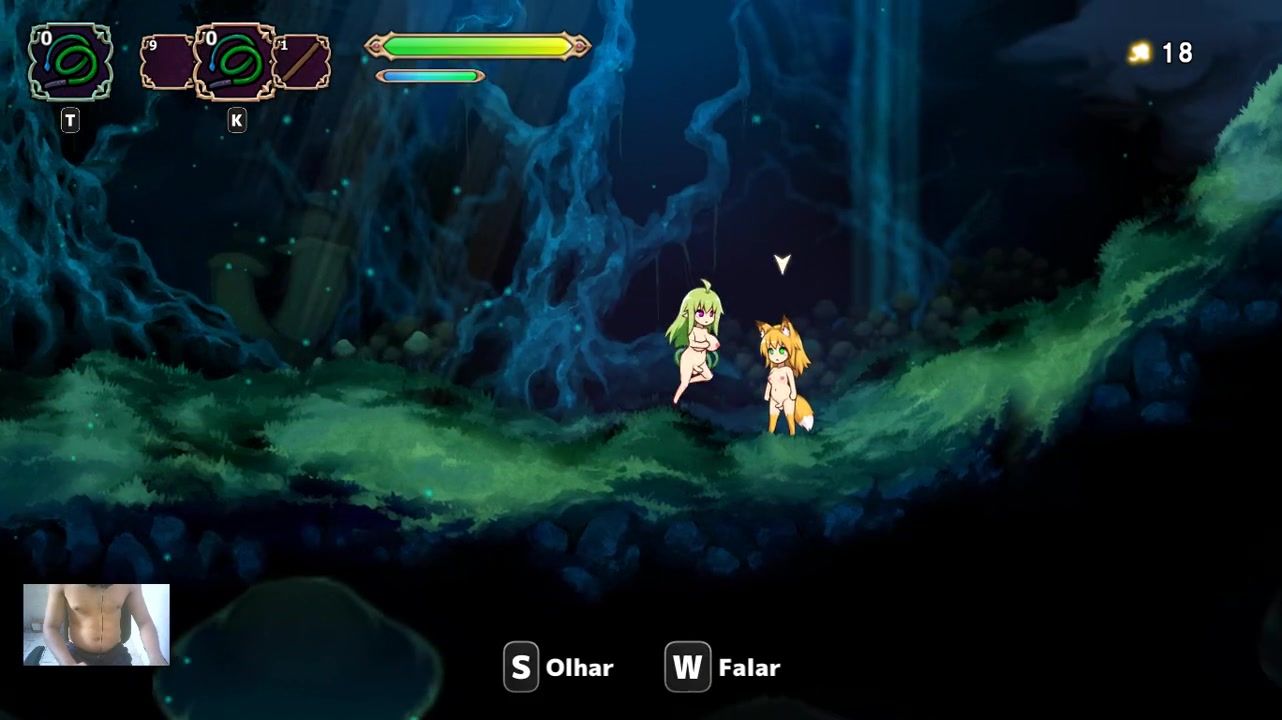The width and height of the screenshot is (1282, 720).
Task: Select the silver-framed green whip slot
Action: (70, 62)
